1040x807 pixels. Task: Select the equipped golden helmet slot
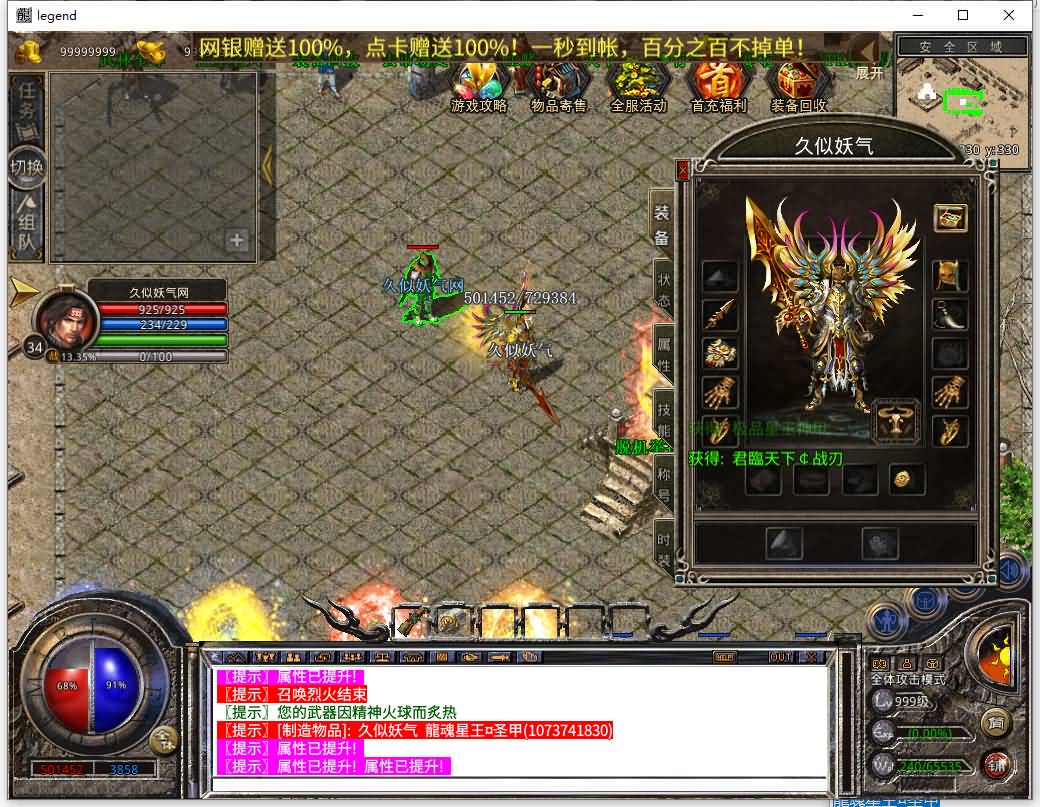[x=948, y=273]
